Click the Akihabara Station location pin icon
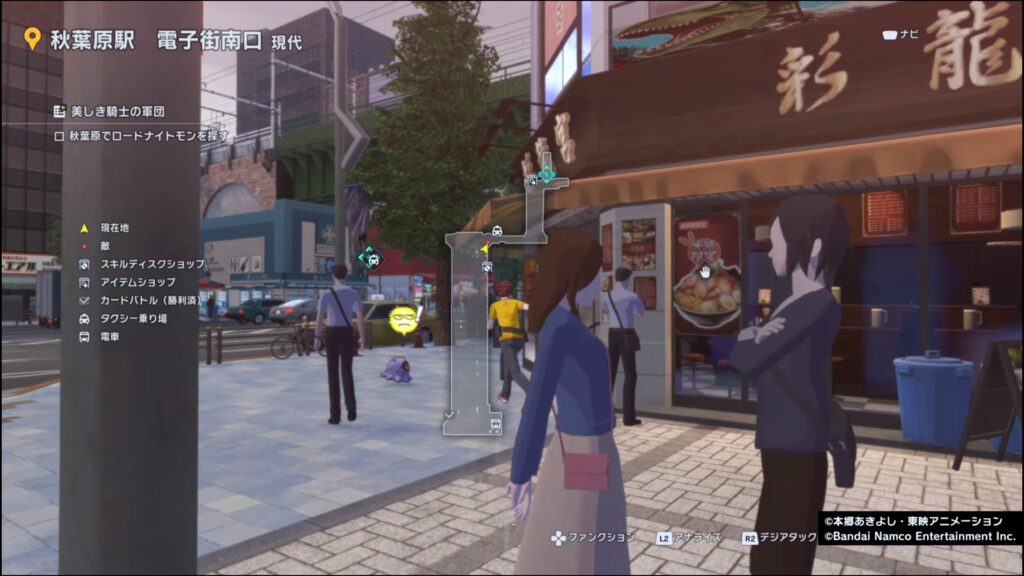 [x=32, y=39]
